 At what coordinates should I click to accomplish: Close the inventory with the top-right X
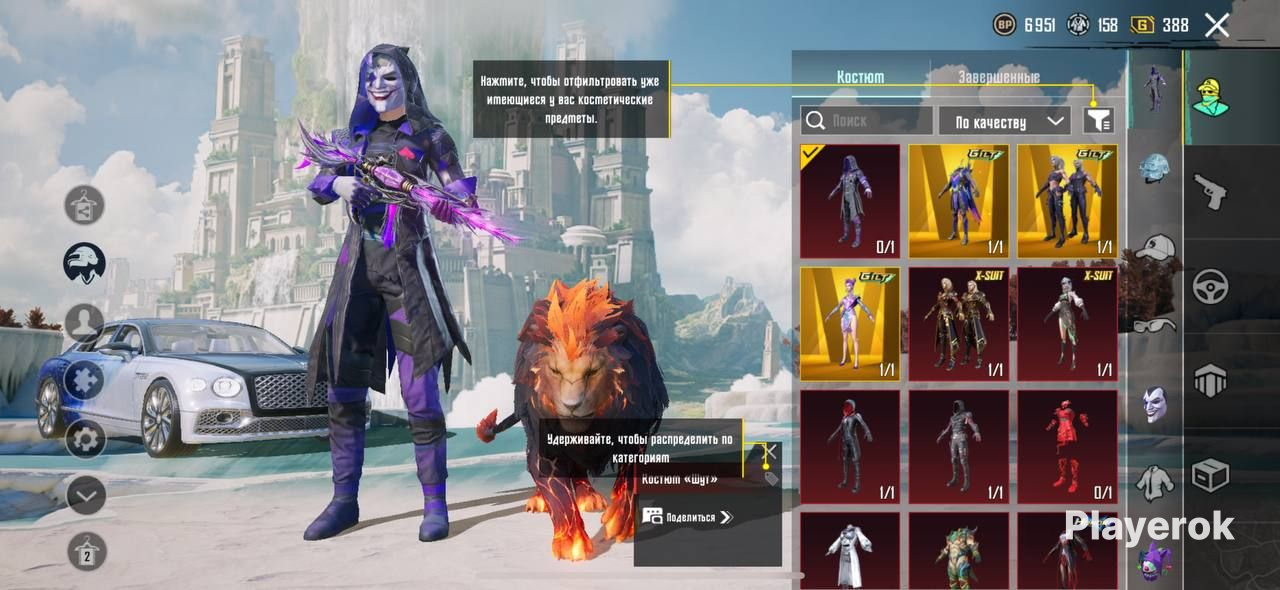[x=1216, y=26]
